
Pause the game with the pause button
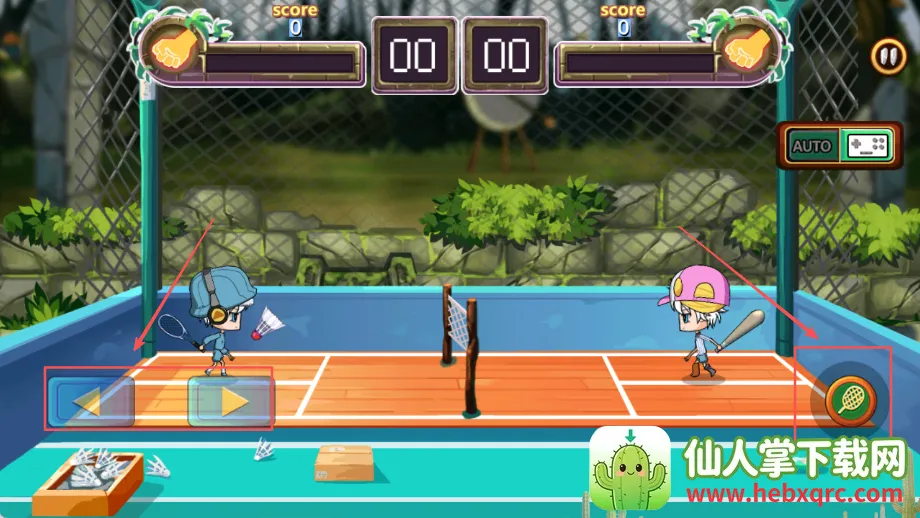(887, 56)
